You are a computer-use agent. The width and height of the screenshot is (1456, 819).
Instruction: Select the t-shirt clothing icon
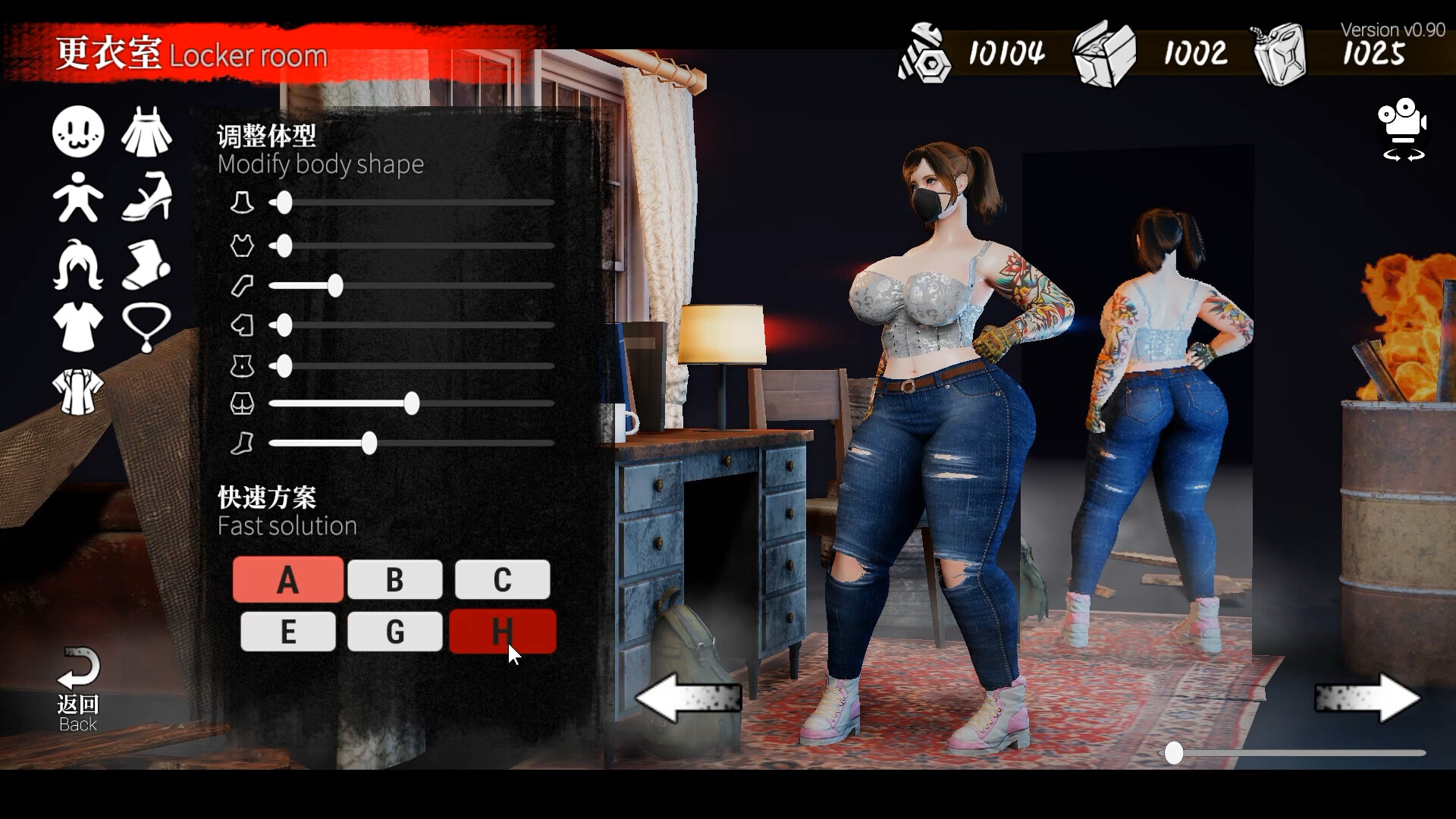[x=77, y=327]
